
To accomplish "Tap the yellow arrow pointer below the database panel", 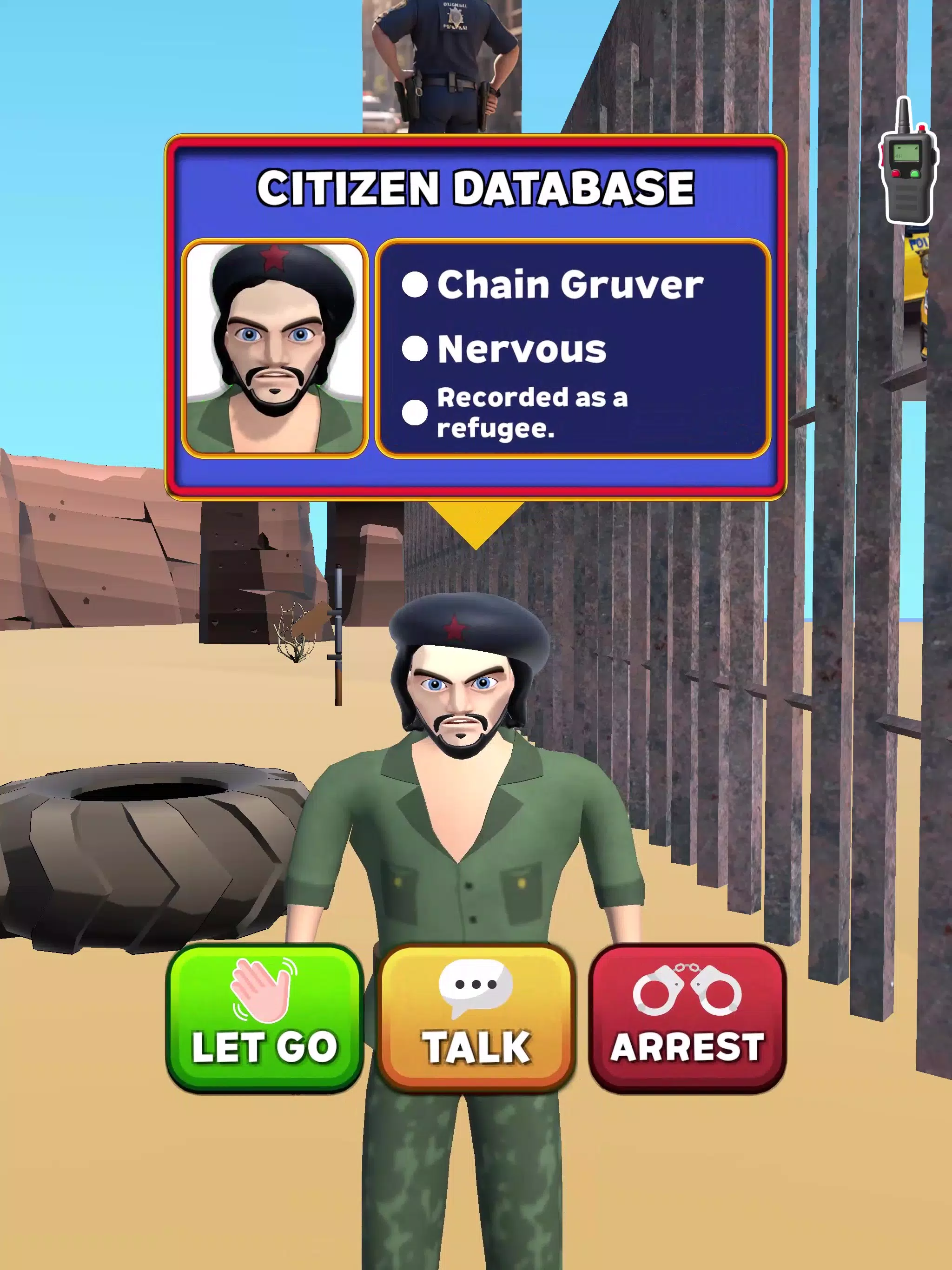I will [476, 523].
